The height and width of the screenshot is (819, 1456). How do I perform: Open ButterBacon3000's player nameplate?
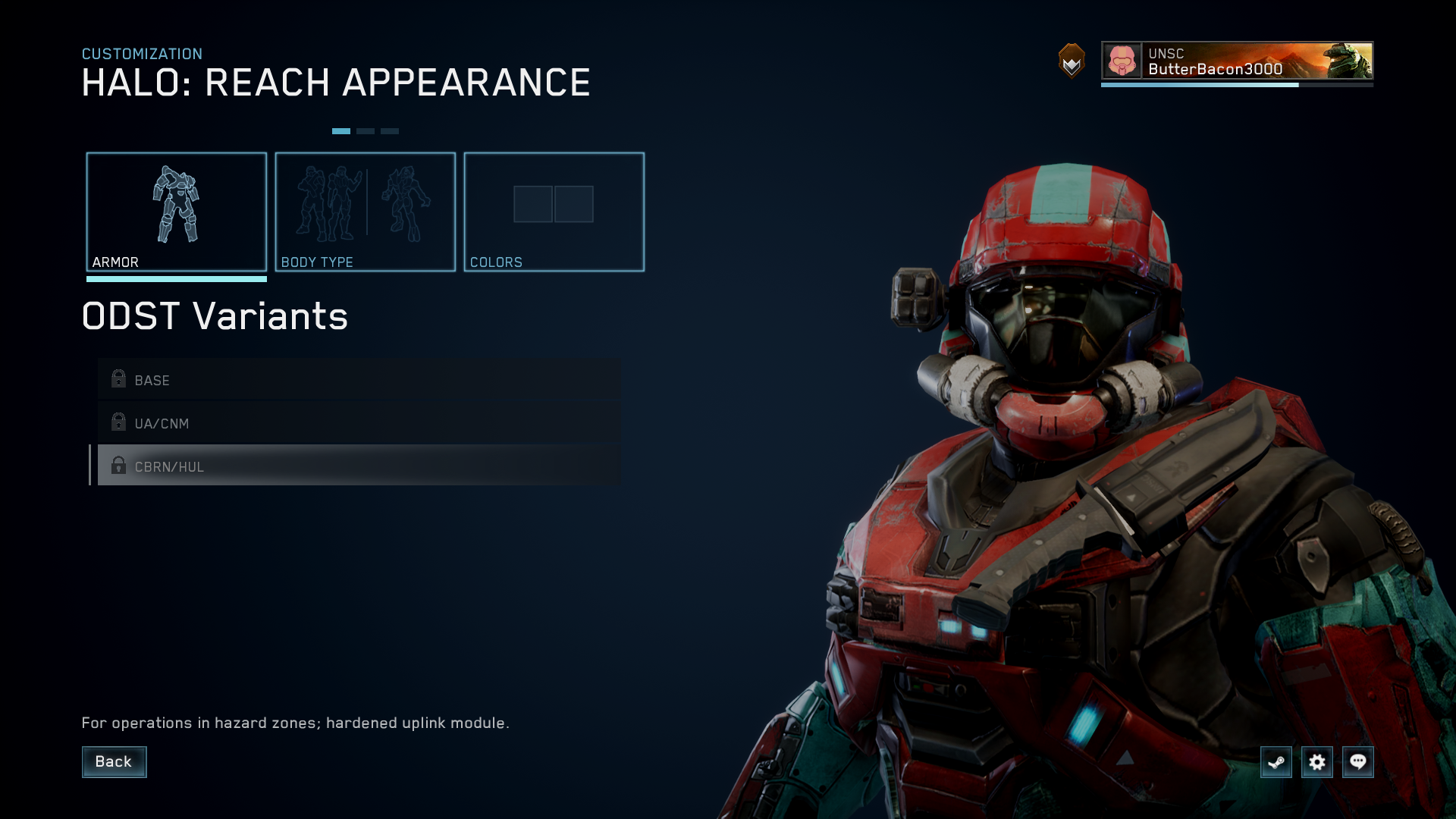tap(1236, 61)
